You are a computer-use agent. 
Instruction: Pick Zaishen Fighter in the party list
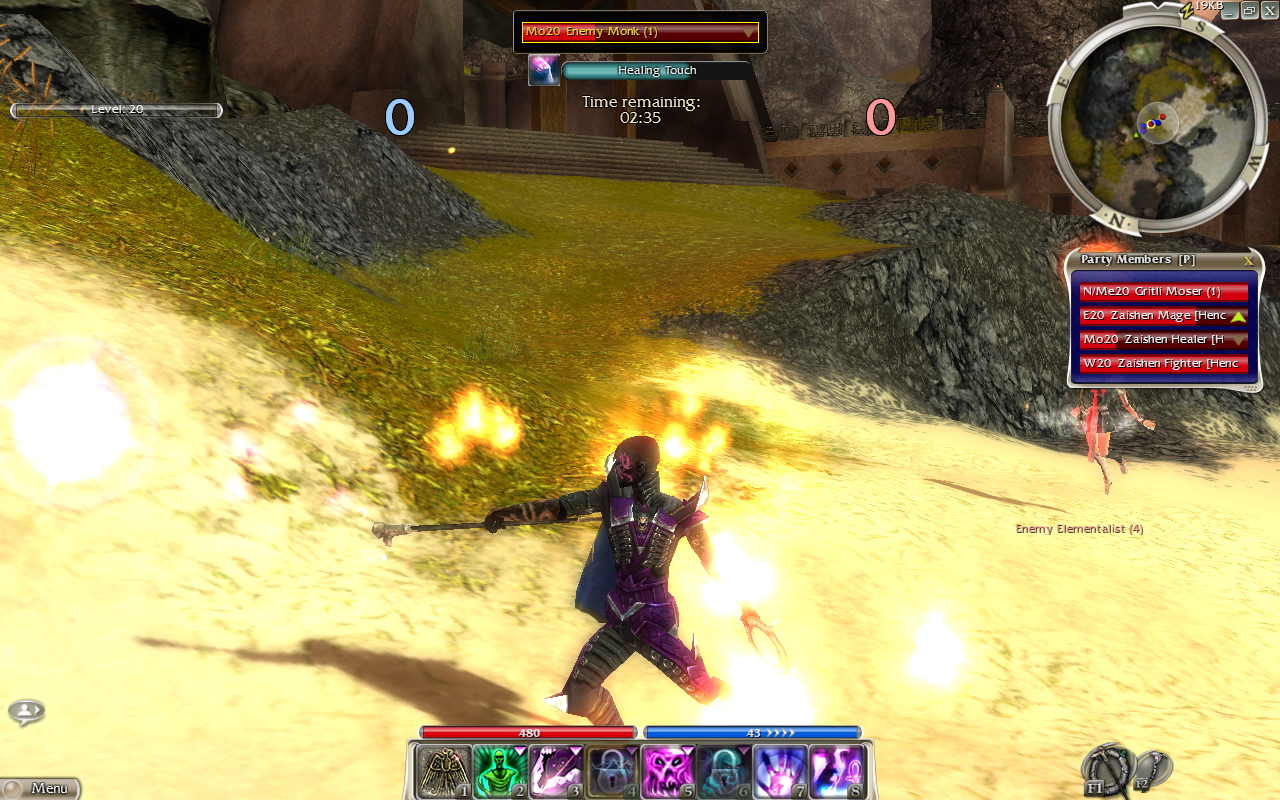point(1163,364)
